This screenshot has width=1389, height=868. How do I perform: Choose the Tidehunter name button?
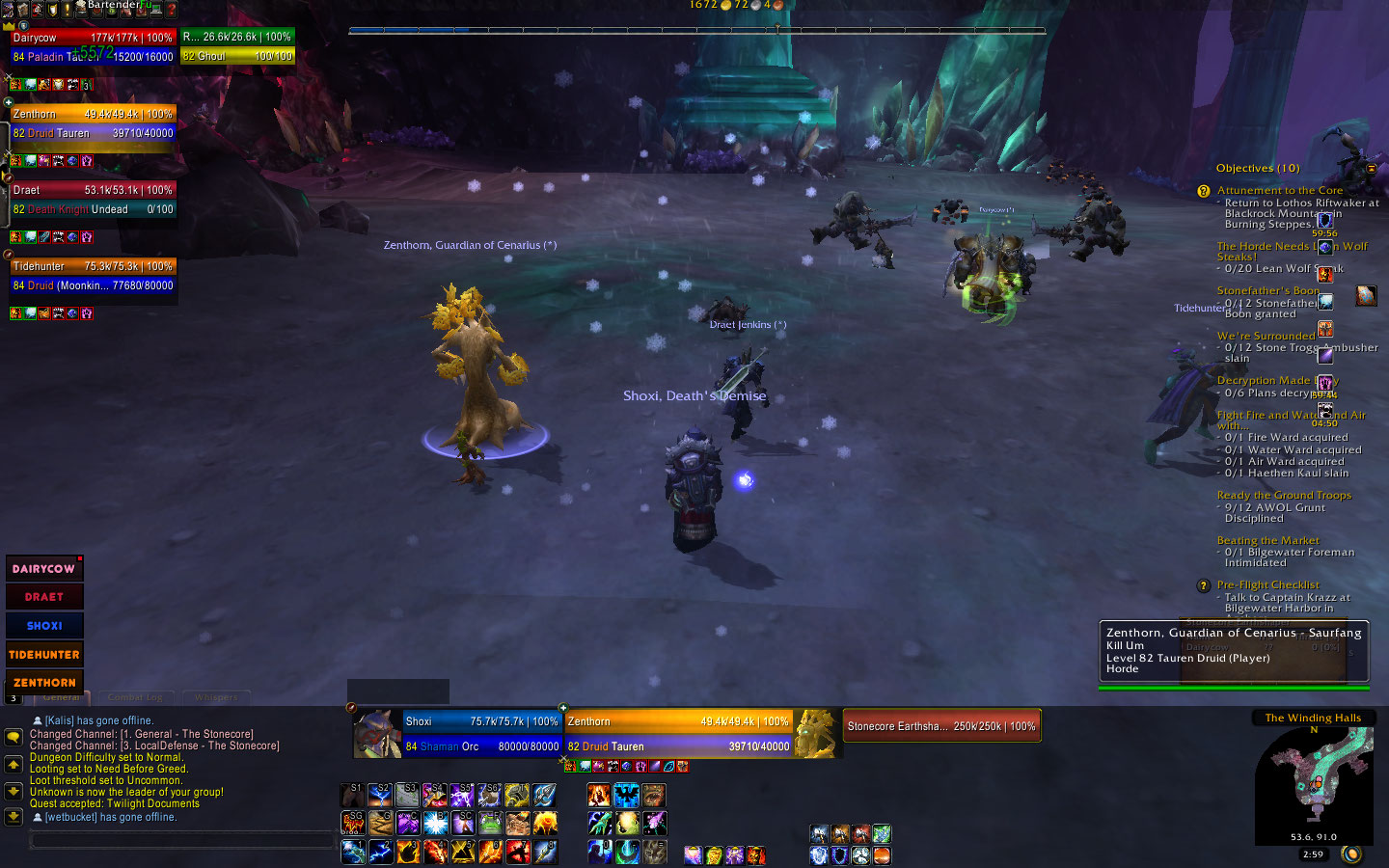pos(44,654)
